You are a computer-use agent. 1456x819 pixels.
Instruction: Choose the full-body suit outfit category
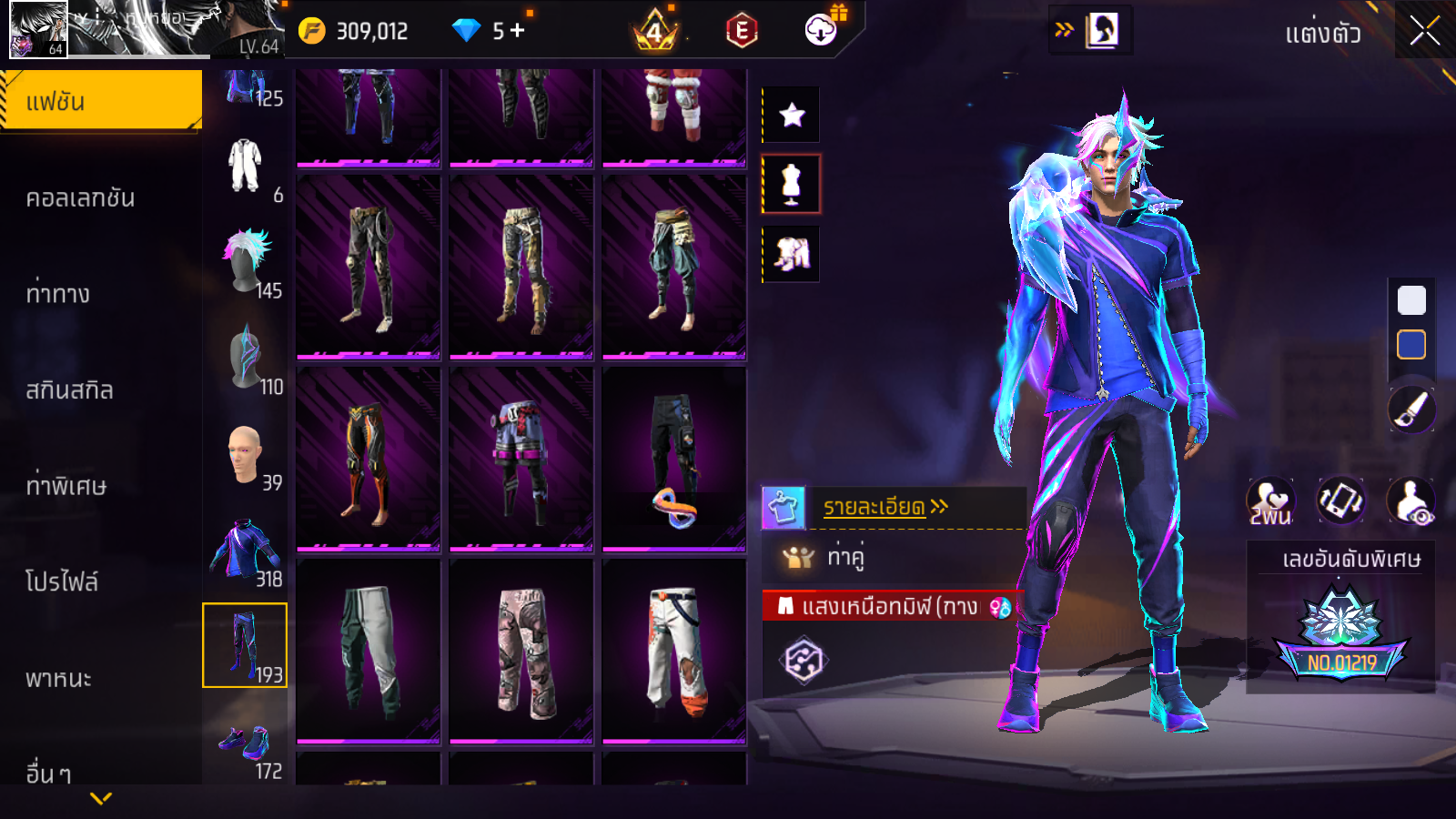point(245,167)
